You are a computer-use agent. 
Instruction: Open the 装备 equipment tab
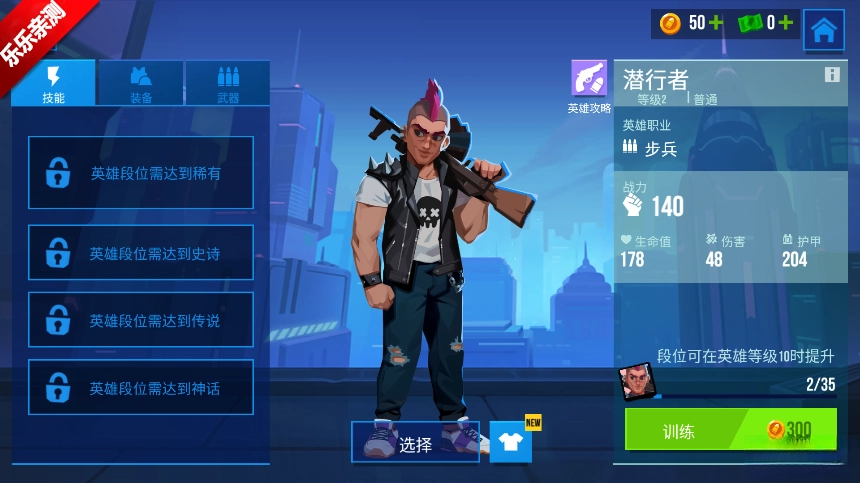pos(141,83)
